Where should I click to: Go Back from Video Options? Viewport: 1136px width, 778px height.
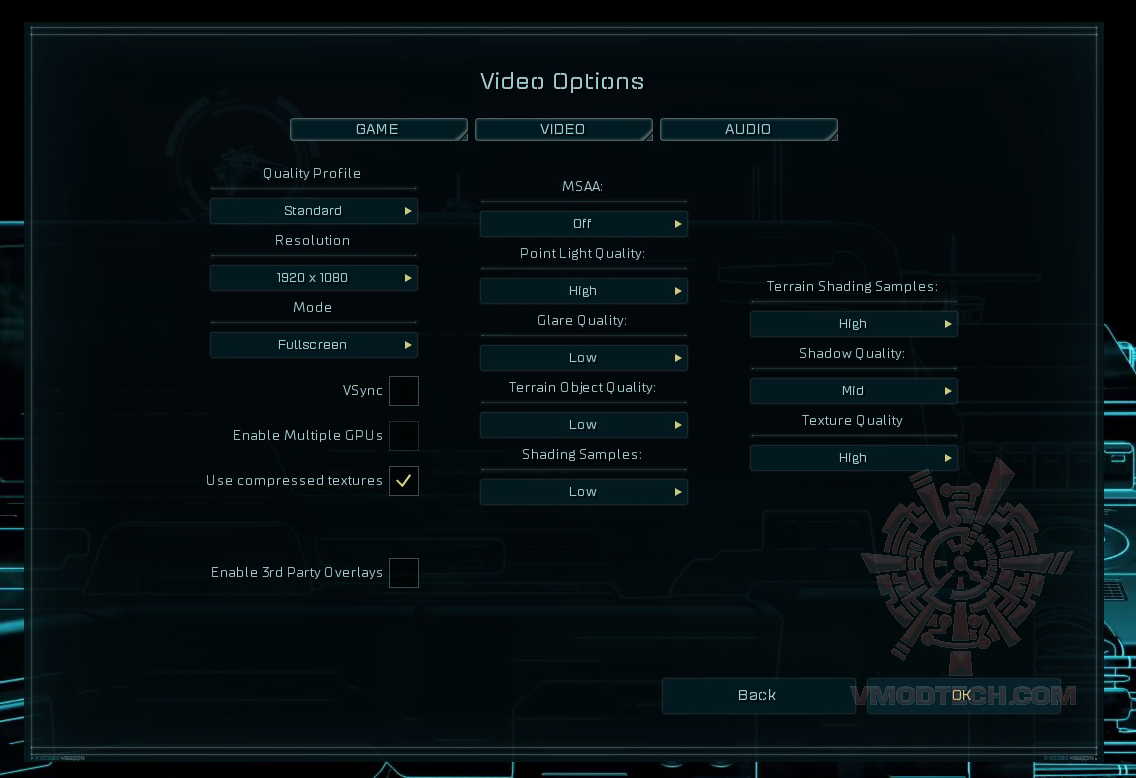[757, 696]
